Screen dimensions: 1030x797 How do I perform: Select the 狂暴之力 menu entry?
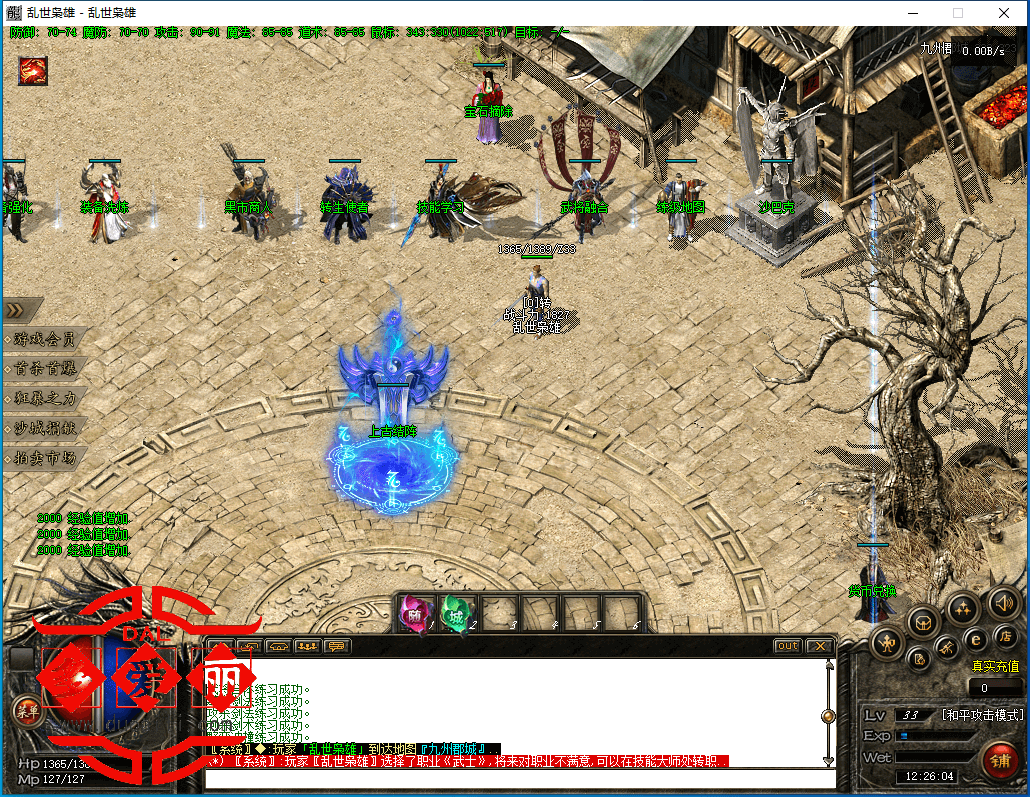pos(45,398)
